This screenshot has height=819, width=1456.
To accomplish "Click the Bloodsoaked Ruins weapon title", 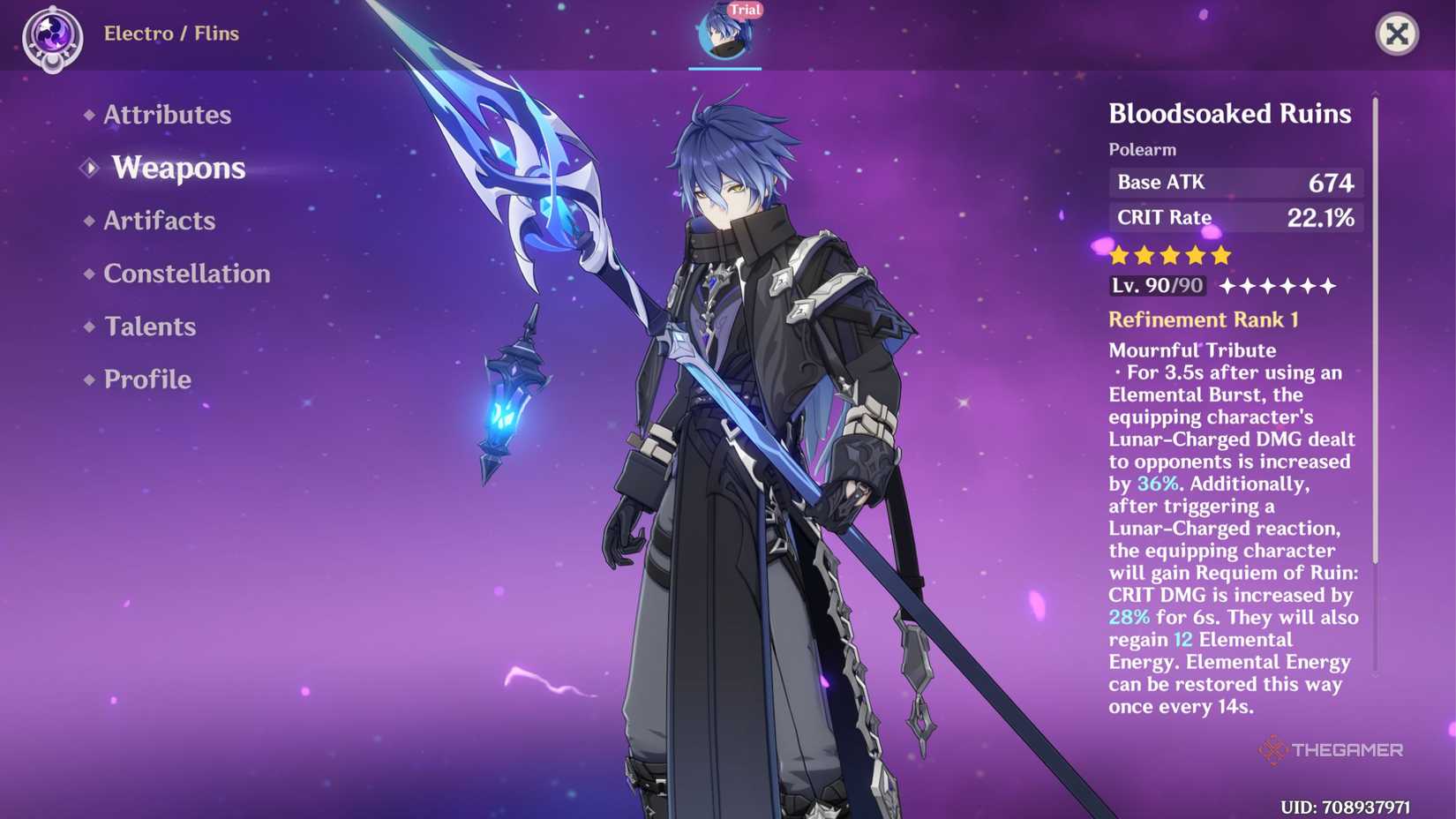I will (1229, 113).
